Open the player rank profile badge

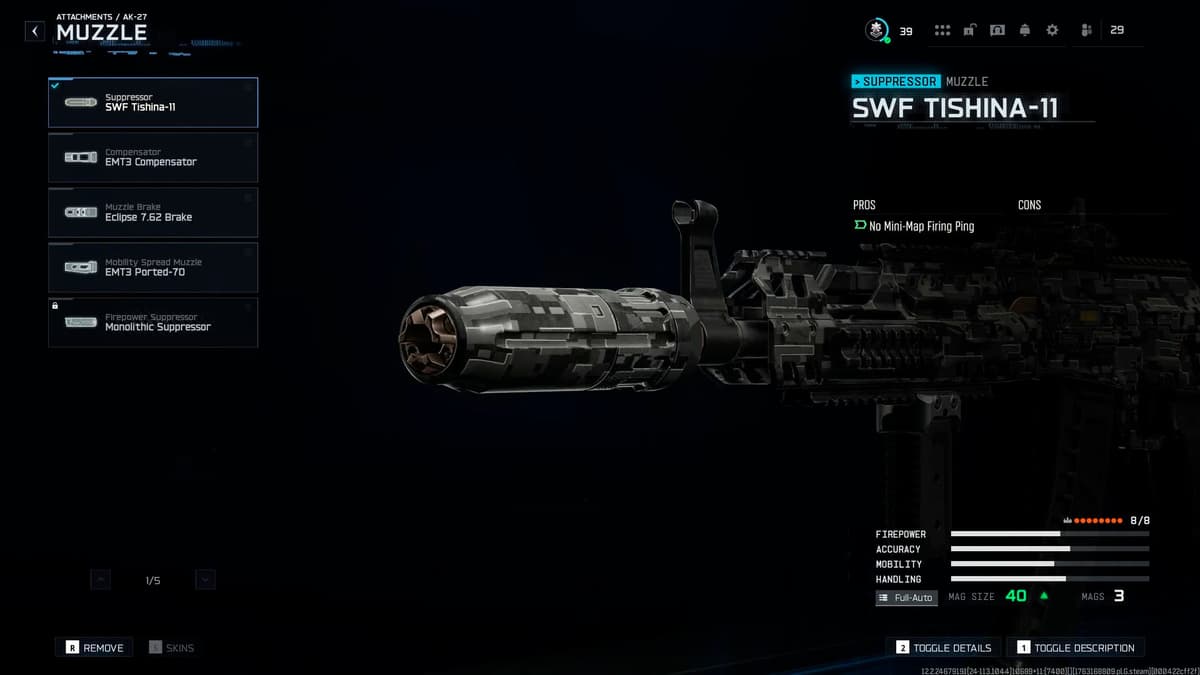point(877,31)
